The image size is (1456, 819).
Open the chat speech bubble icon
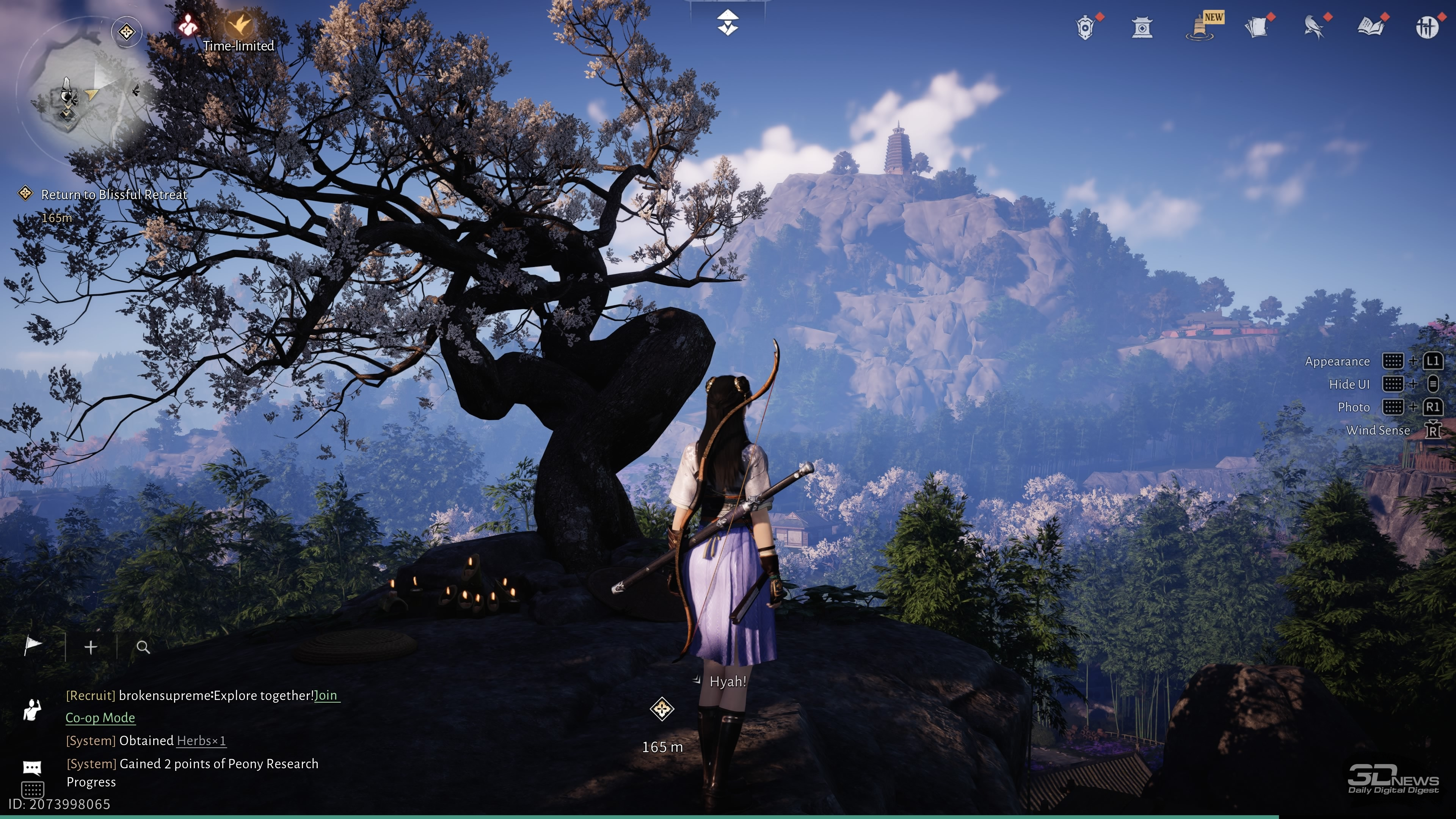click(x=32, y=767)
